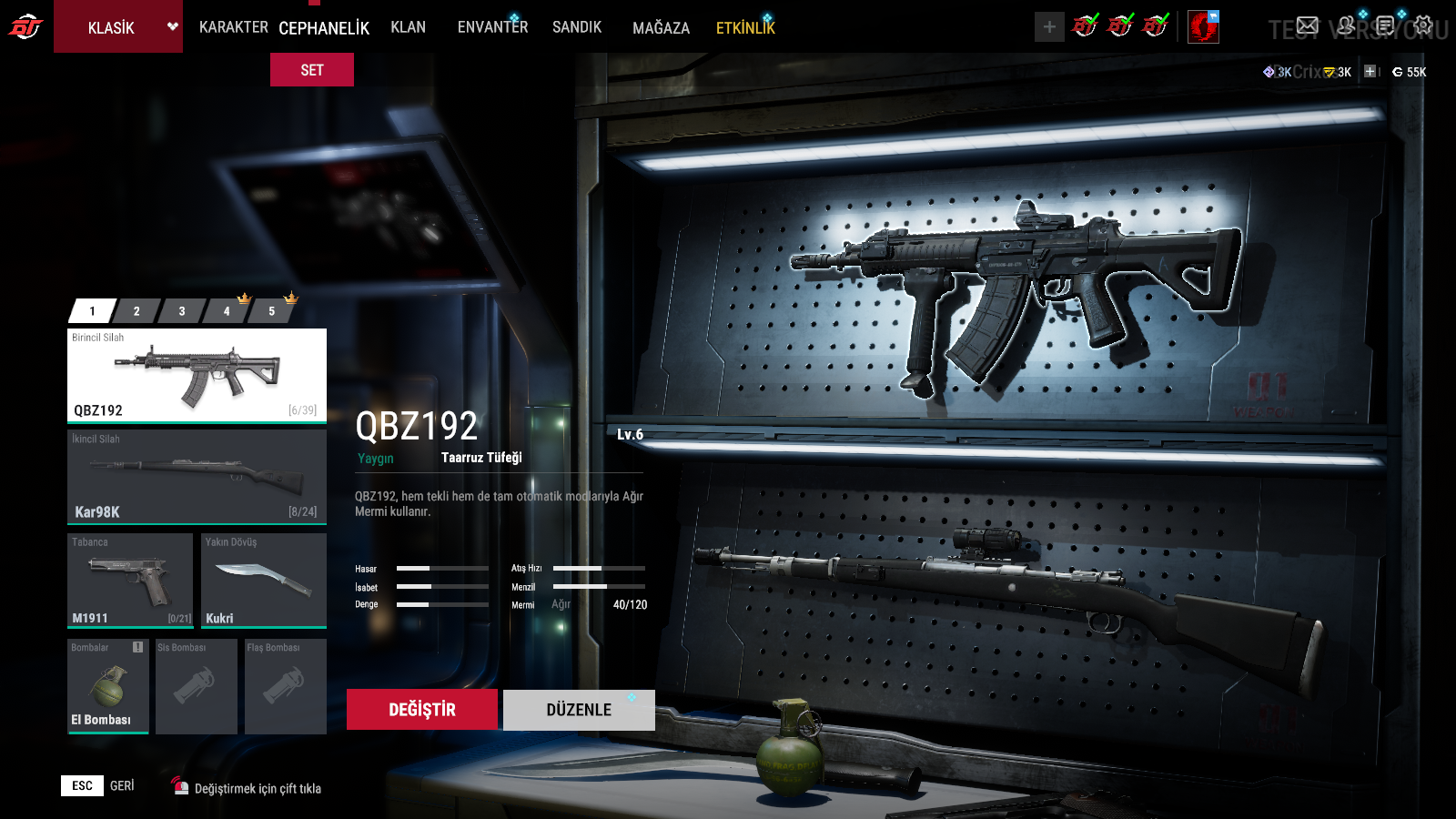This screenshot has height=819, width=1456.
Task: Switch to loadout slot 2
Action: click(x=136, y=311)
